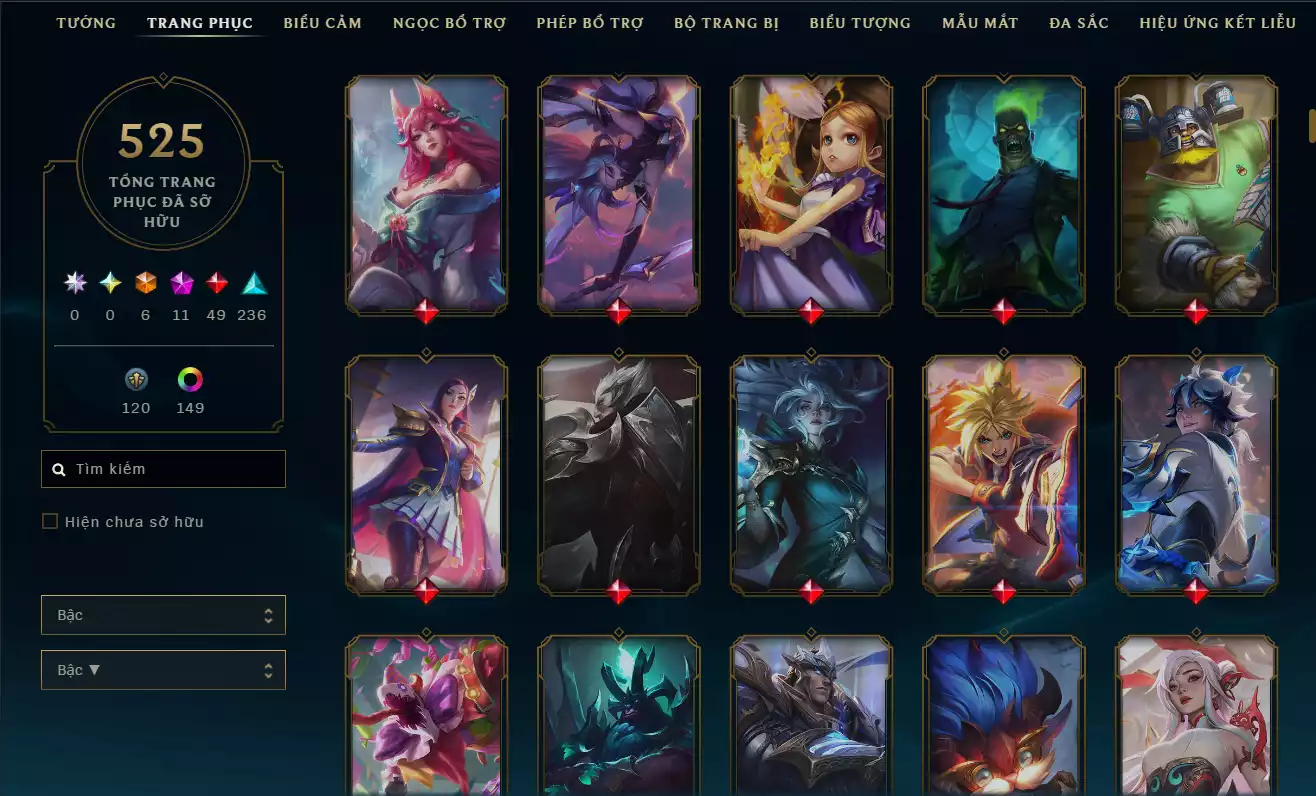Screen dimensions: 1316x796
Task: Open the ĐA SẮC tab
Action: tap(1079, 22)
